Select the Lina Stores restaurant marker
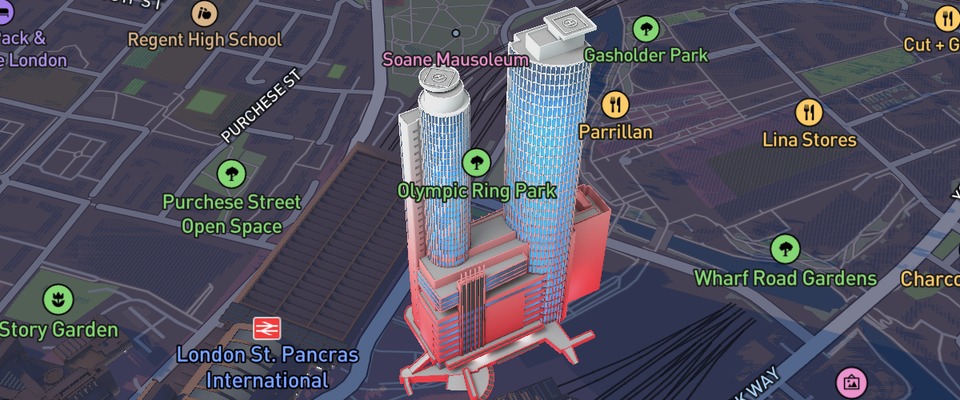The image size is (960, 400). pos(809,112)
